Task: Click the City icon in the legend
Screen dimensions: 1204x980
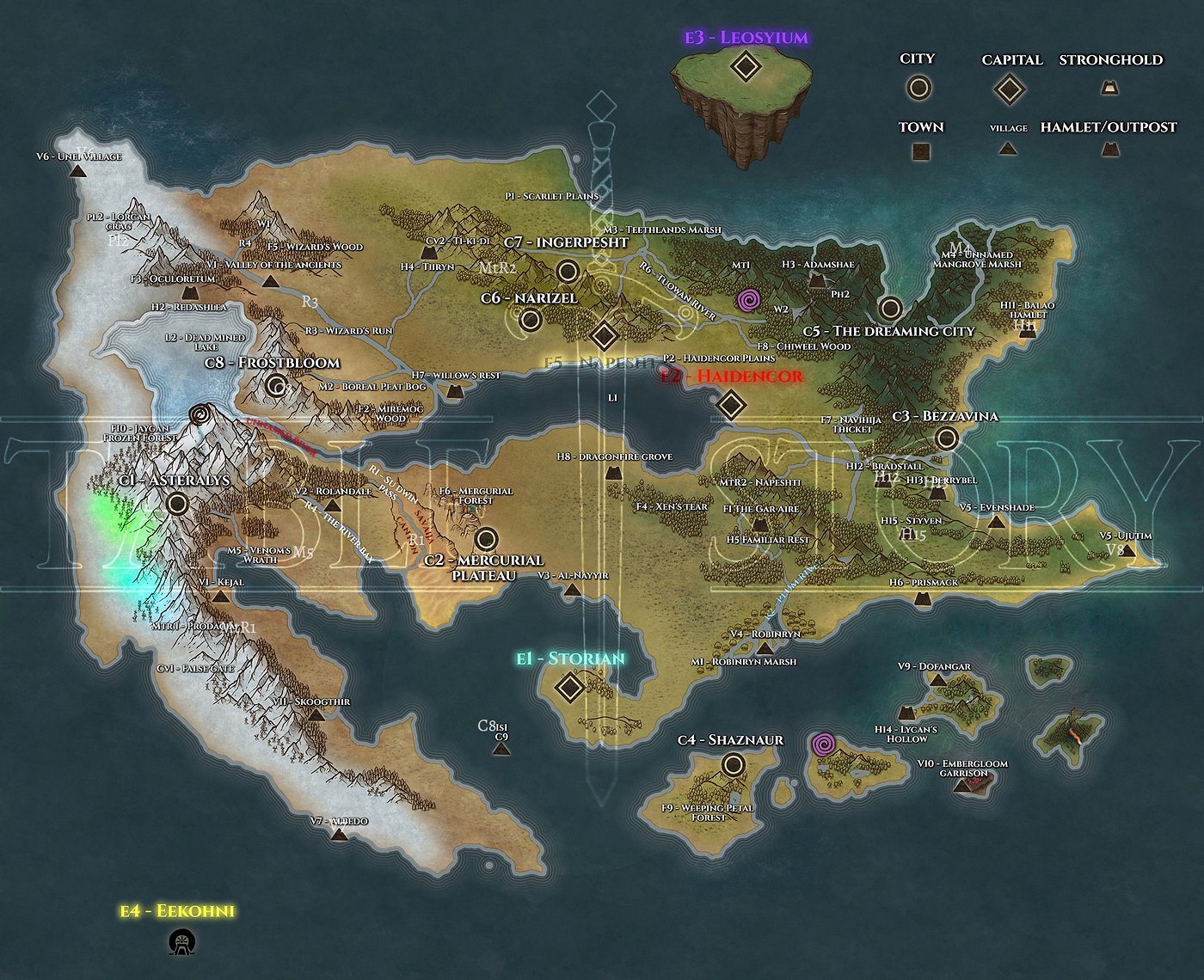Action: point(918,88)
